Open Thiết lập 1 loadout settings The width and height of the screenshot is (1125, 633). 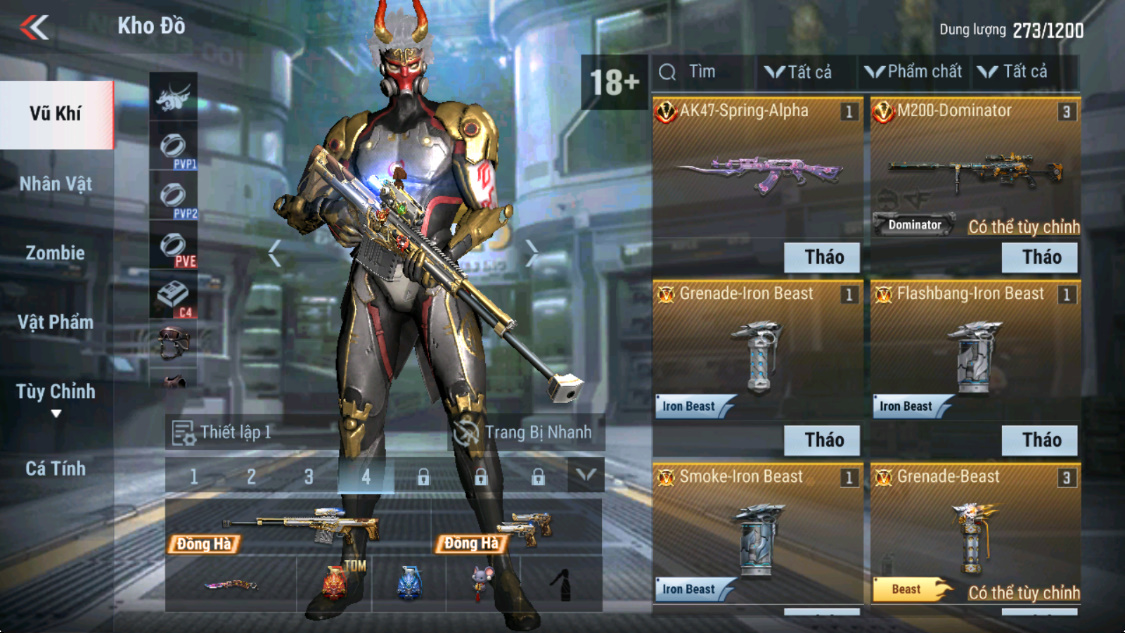point(222,433)
